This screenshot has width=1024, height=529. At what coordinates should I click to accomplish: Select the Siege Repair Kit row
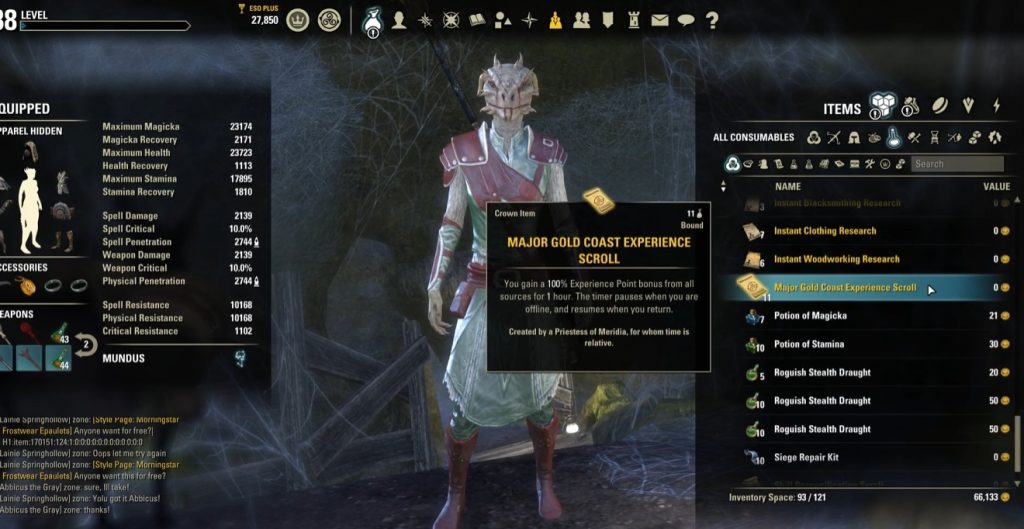click(807, 457)
